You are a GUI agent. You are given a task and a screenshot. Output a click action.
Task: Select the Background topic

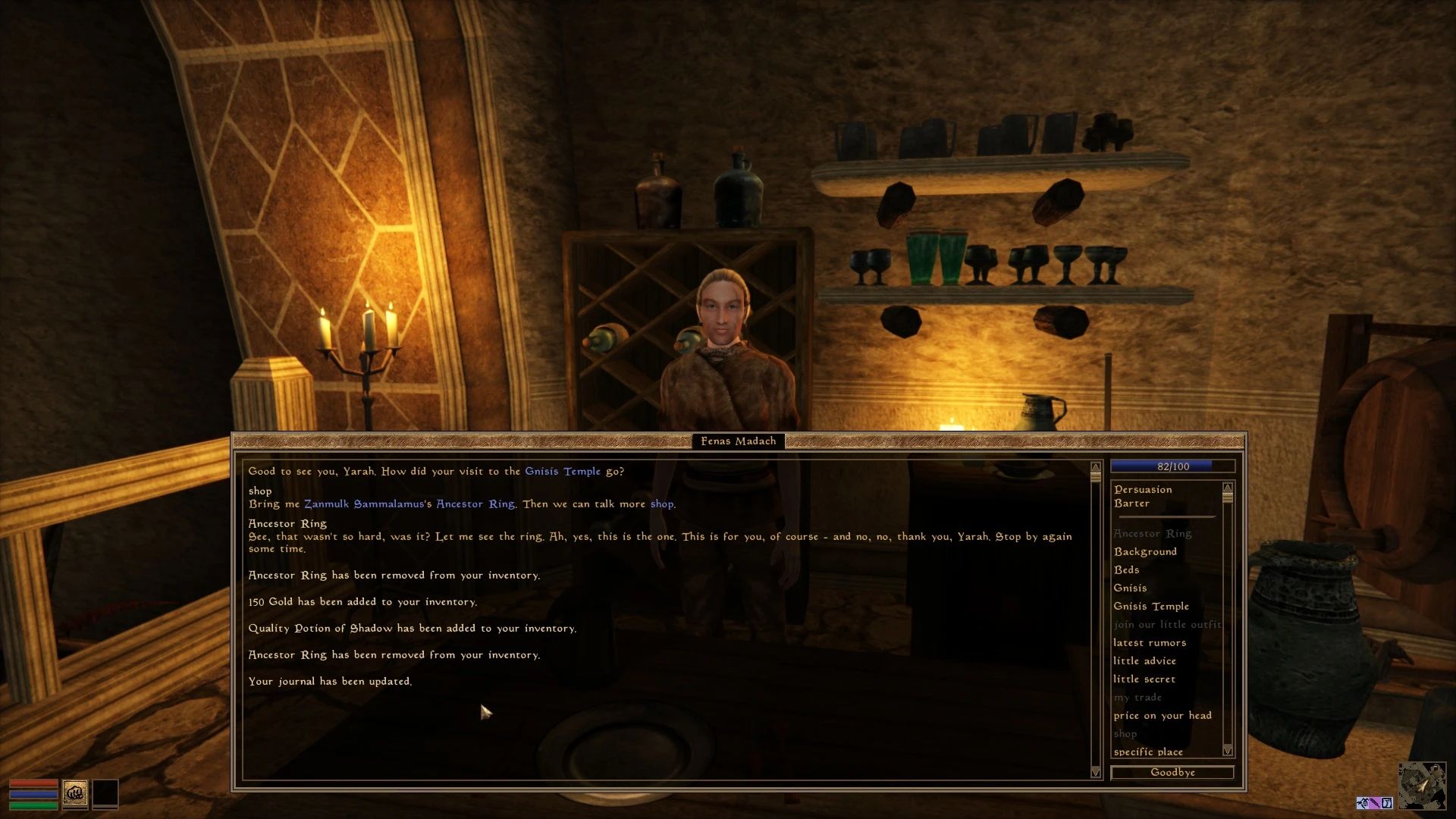click(1147, 551)
